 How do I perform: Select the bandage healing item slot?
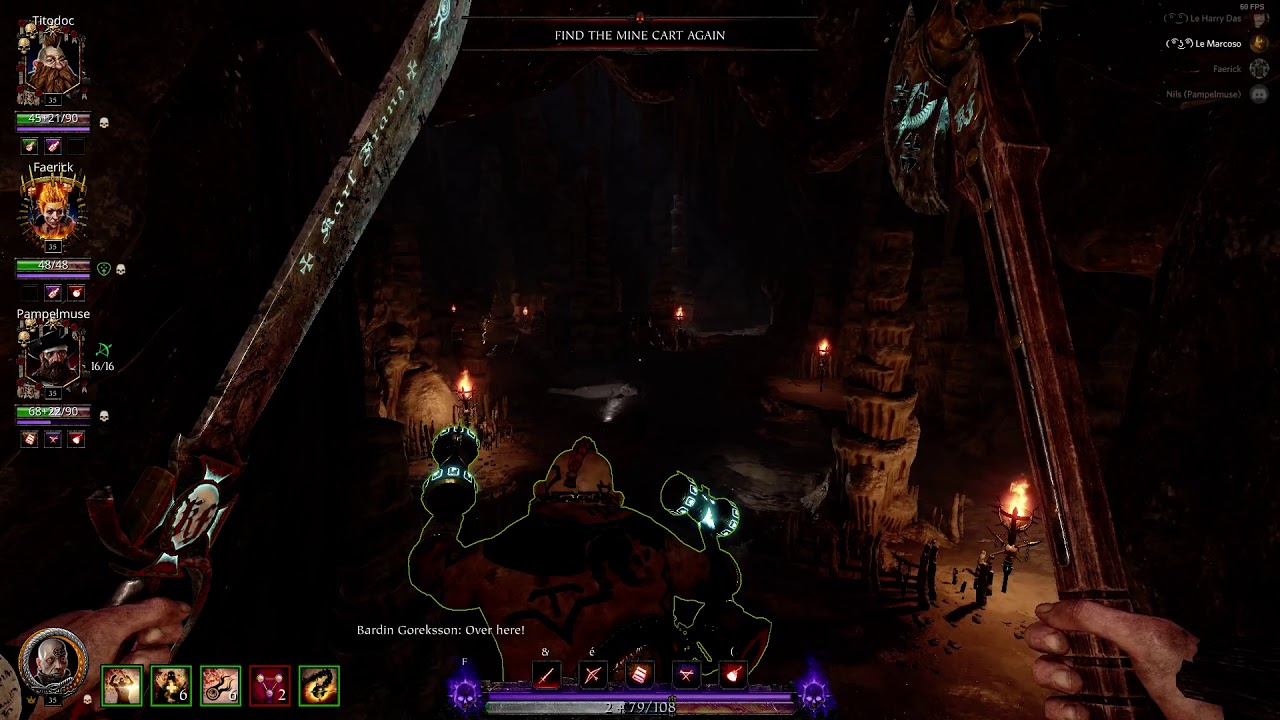click(x=640, y=676)
